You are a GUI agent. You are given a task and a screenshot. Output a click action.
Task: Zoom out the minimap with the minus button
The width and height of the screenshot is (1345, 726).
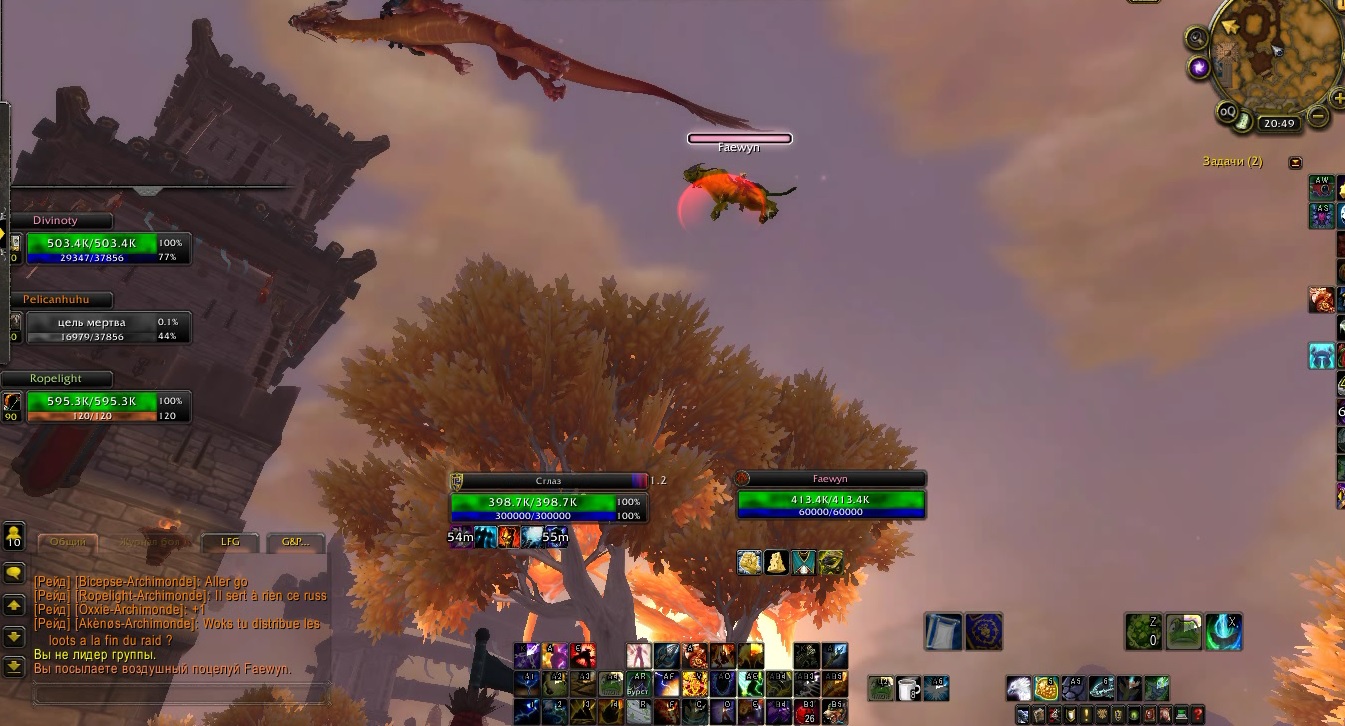point(1319,116)
